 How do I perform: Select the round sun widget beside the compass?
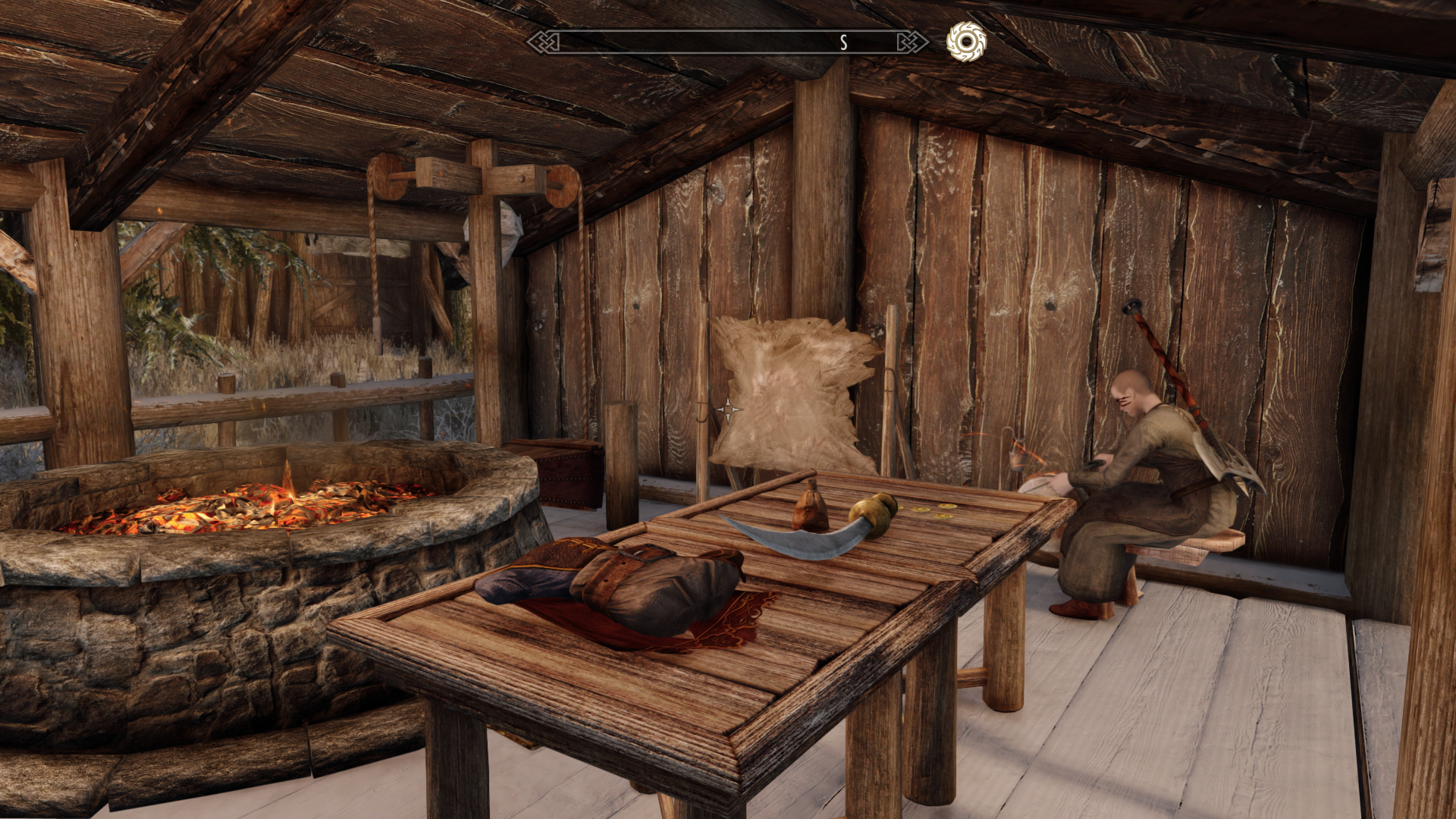(x=966, y=41)
